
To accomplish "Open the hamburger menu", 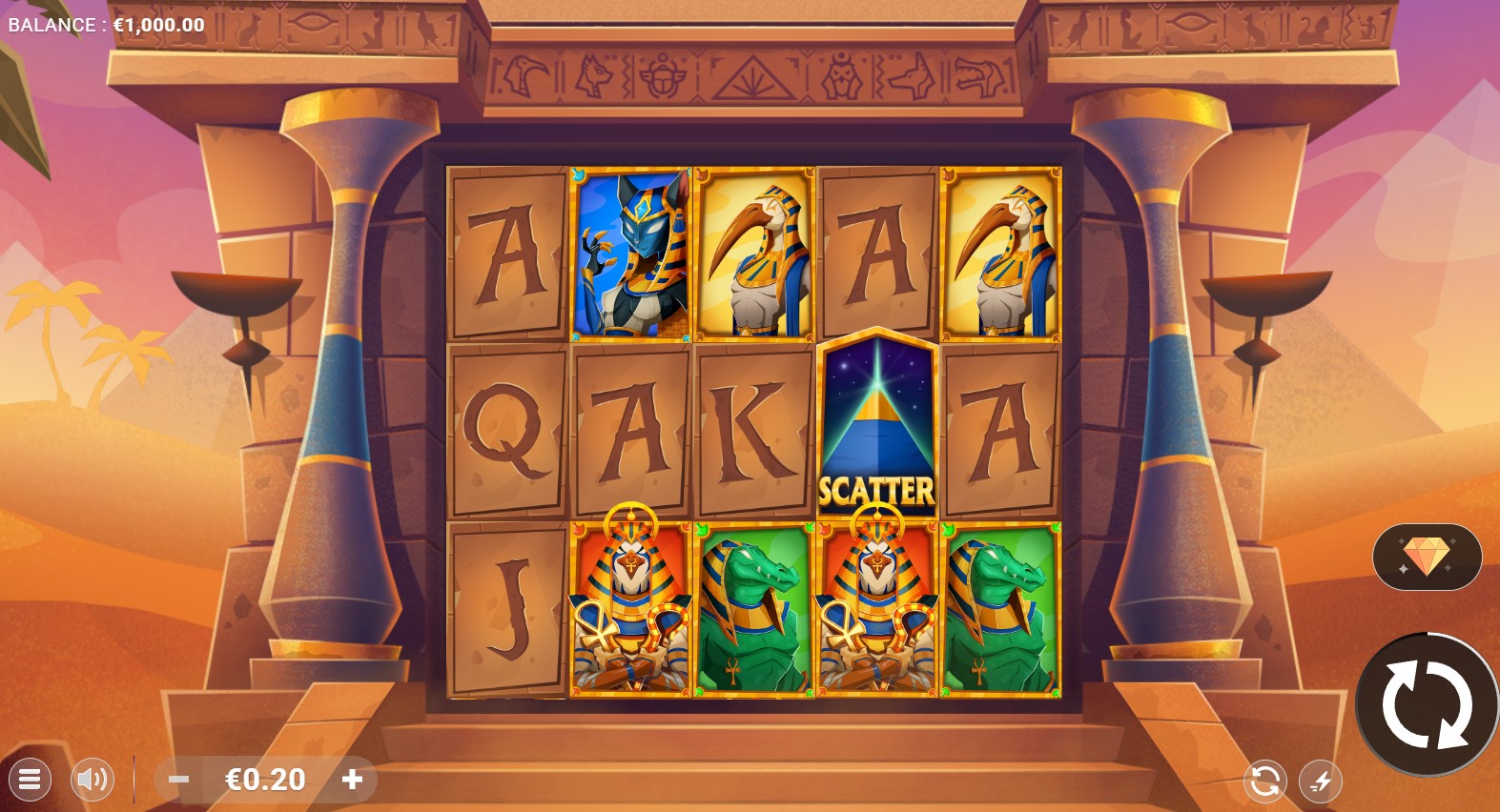I will pos(30,780).
